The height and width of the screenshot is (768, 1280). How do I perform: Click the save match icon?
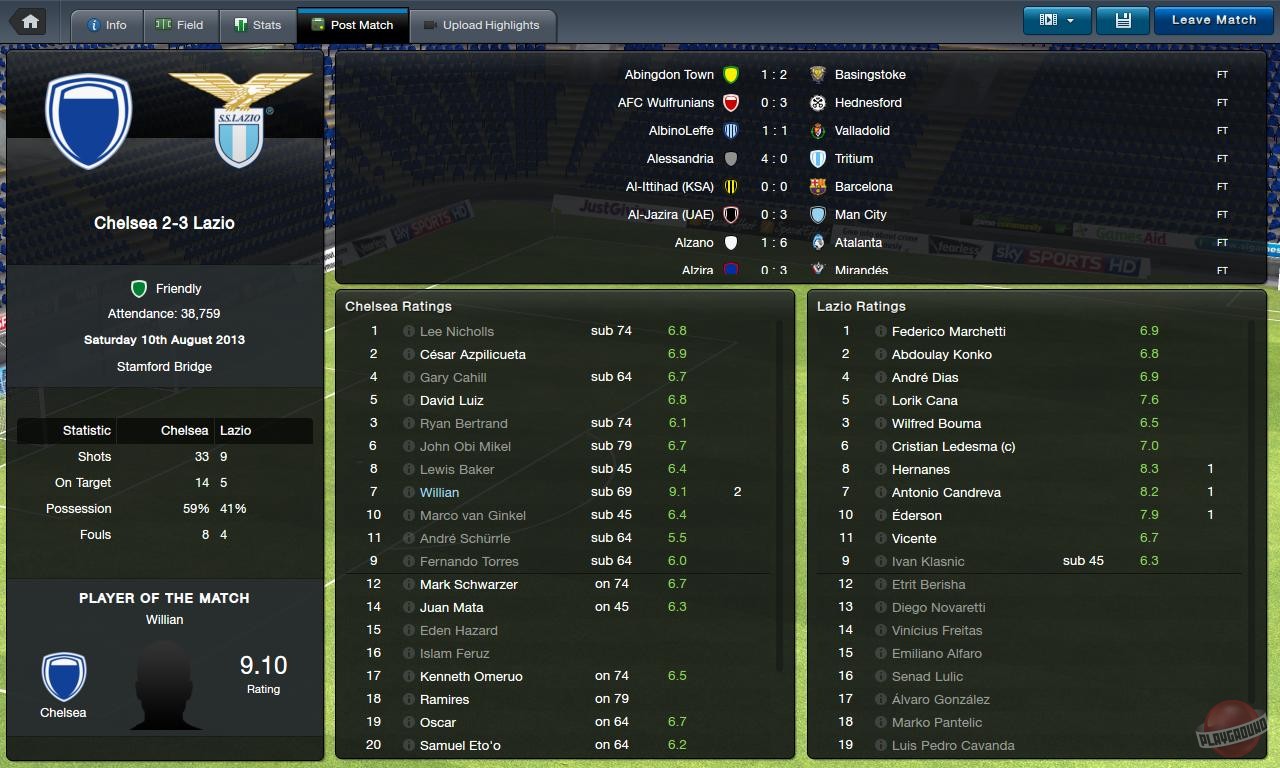click(x=1122, y=19)
